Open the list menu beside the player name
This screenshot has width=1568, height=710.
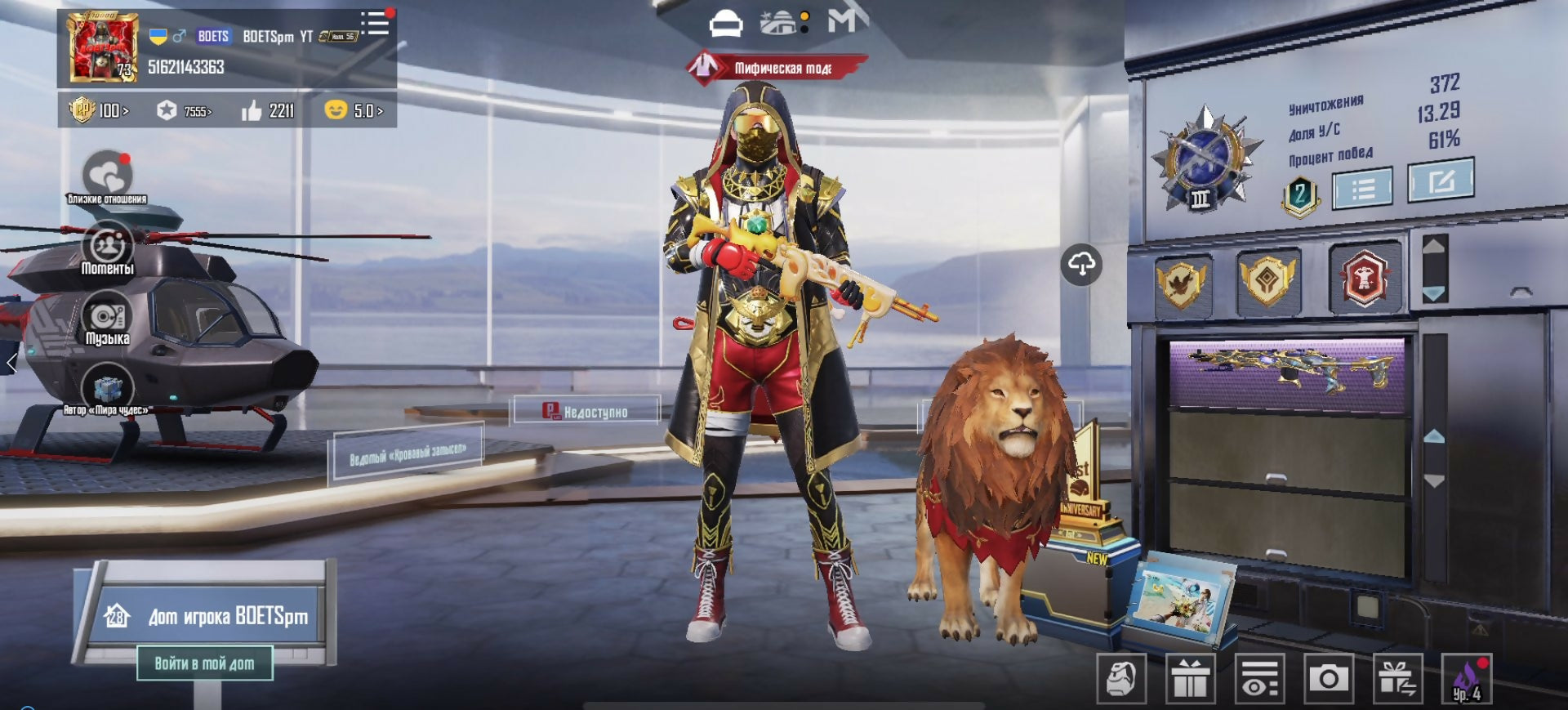click(375, 23)
